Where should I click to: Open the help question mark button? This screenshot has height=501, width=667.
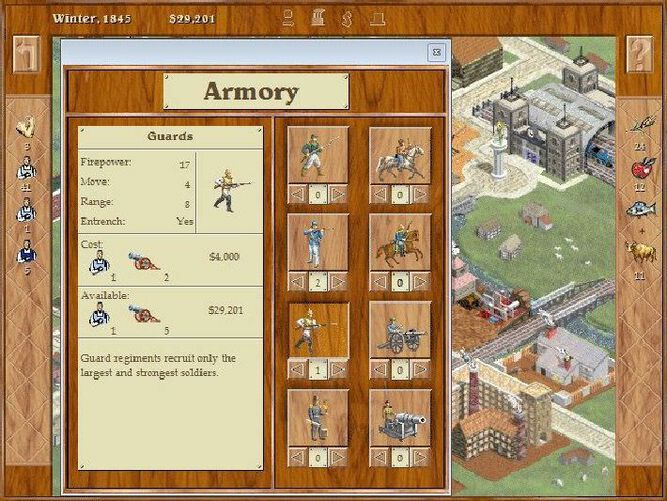click(640, 54)
